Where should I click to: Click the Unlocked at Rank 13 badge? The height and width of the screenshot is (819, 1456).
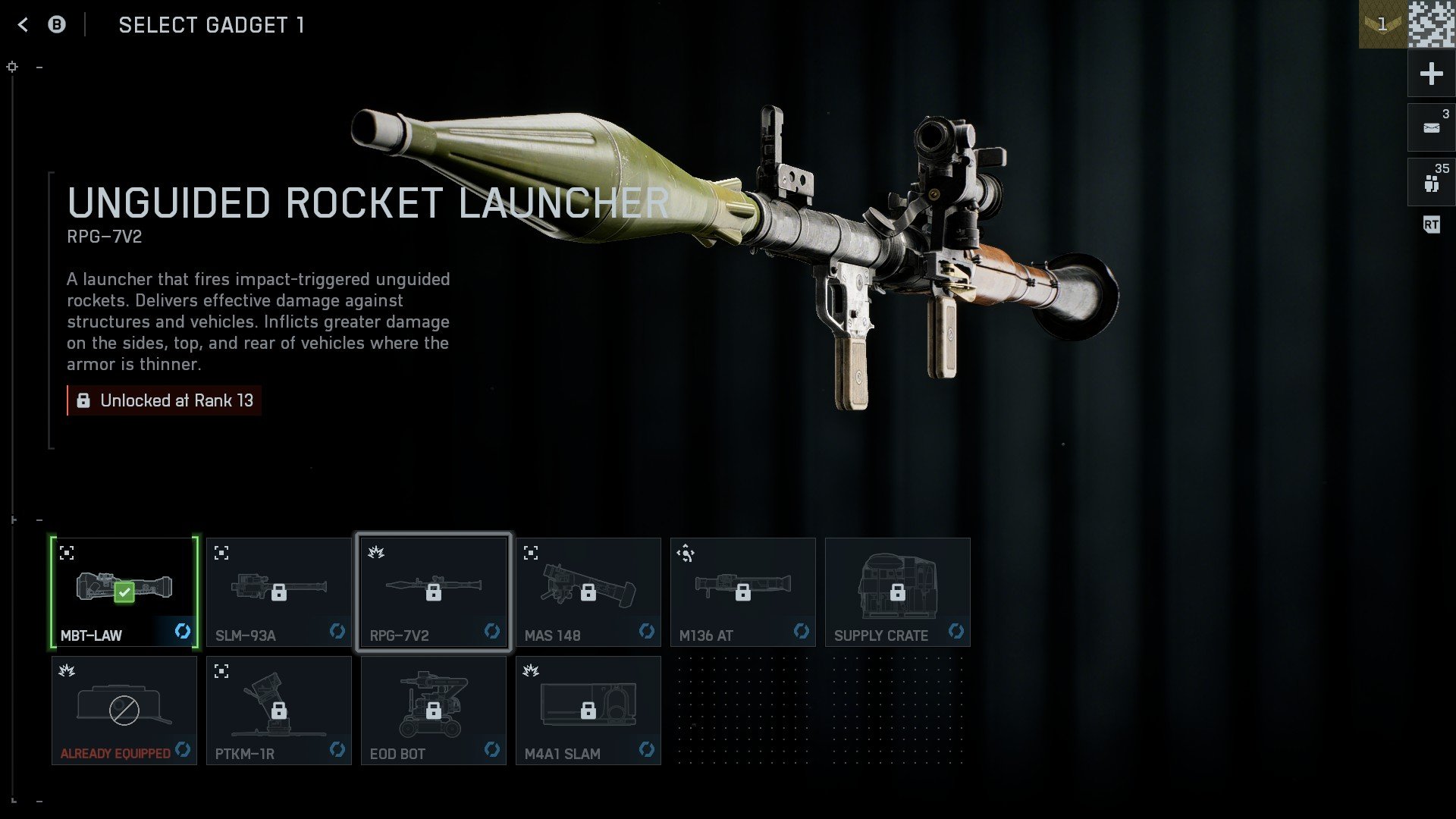point(164,400)
